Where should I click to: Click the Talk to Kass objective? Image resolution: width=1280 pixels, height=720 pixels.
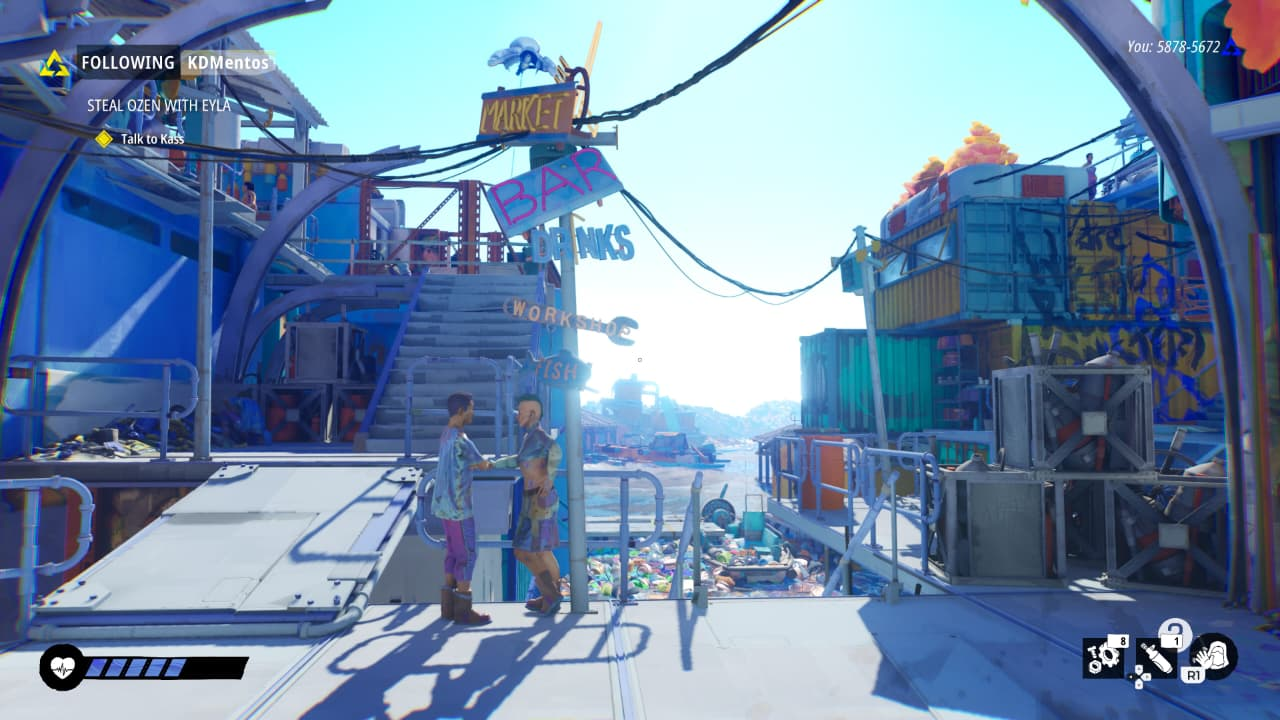click(x=152, y=139)
